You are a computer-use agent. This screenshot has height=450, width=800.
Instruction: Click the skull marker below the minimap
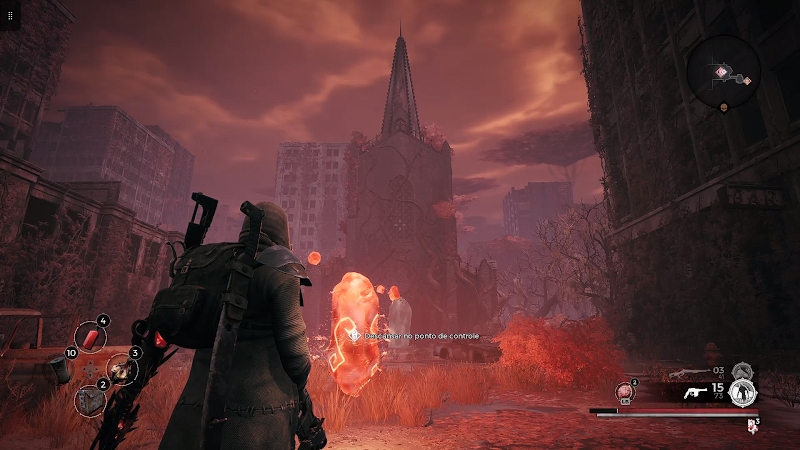(723, 106)
